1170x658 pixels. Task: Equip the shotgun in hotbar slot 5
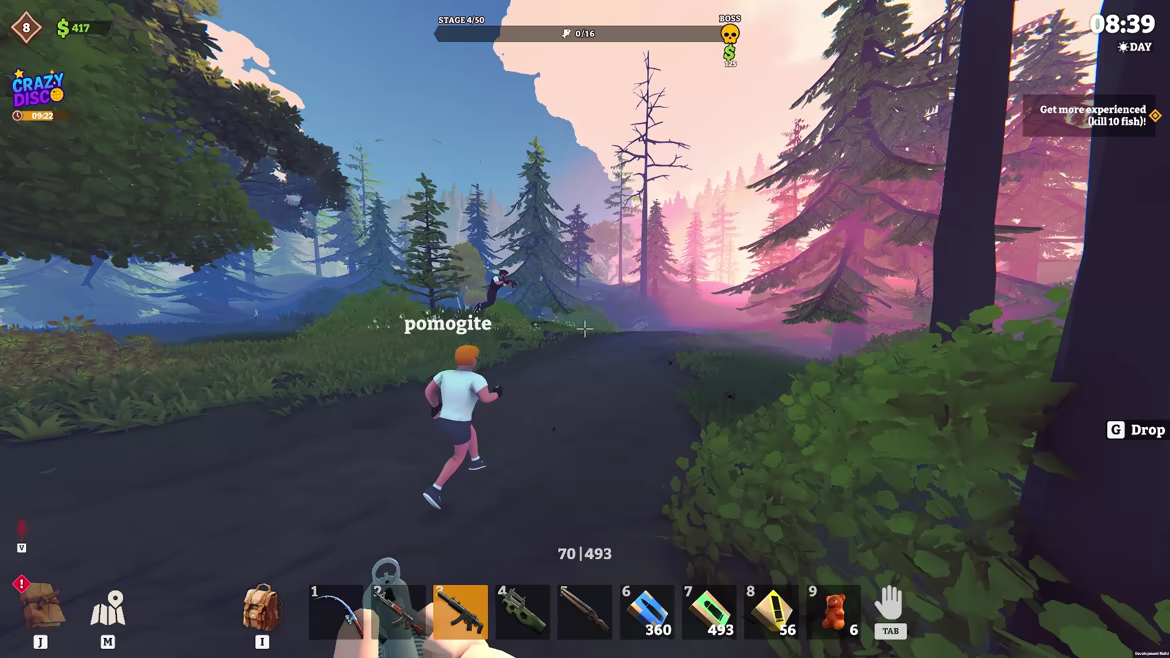[x=585, y=611]
